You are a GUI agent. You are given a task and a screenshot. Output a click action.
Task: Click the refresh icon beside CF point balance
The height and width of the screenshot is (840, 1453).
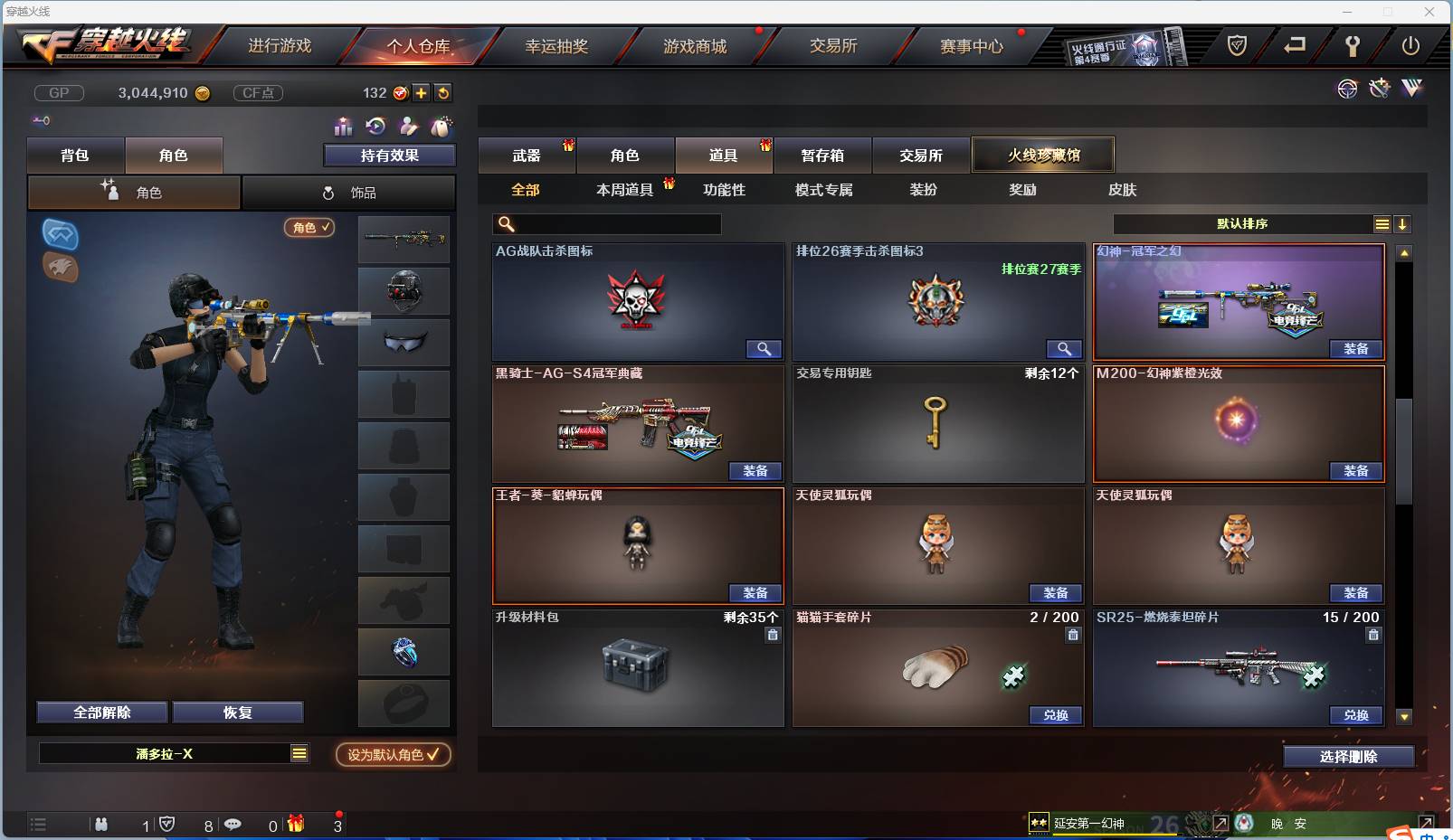pos(443,92)
